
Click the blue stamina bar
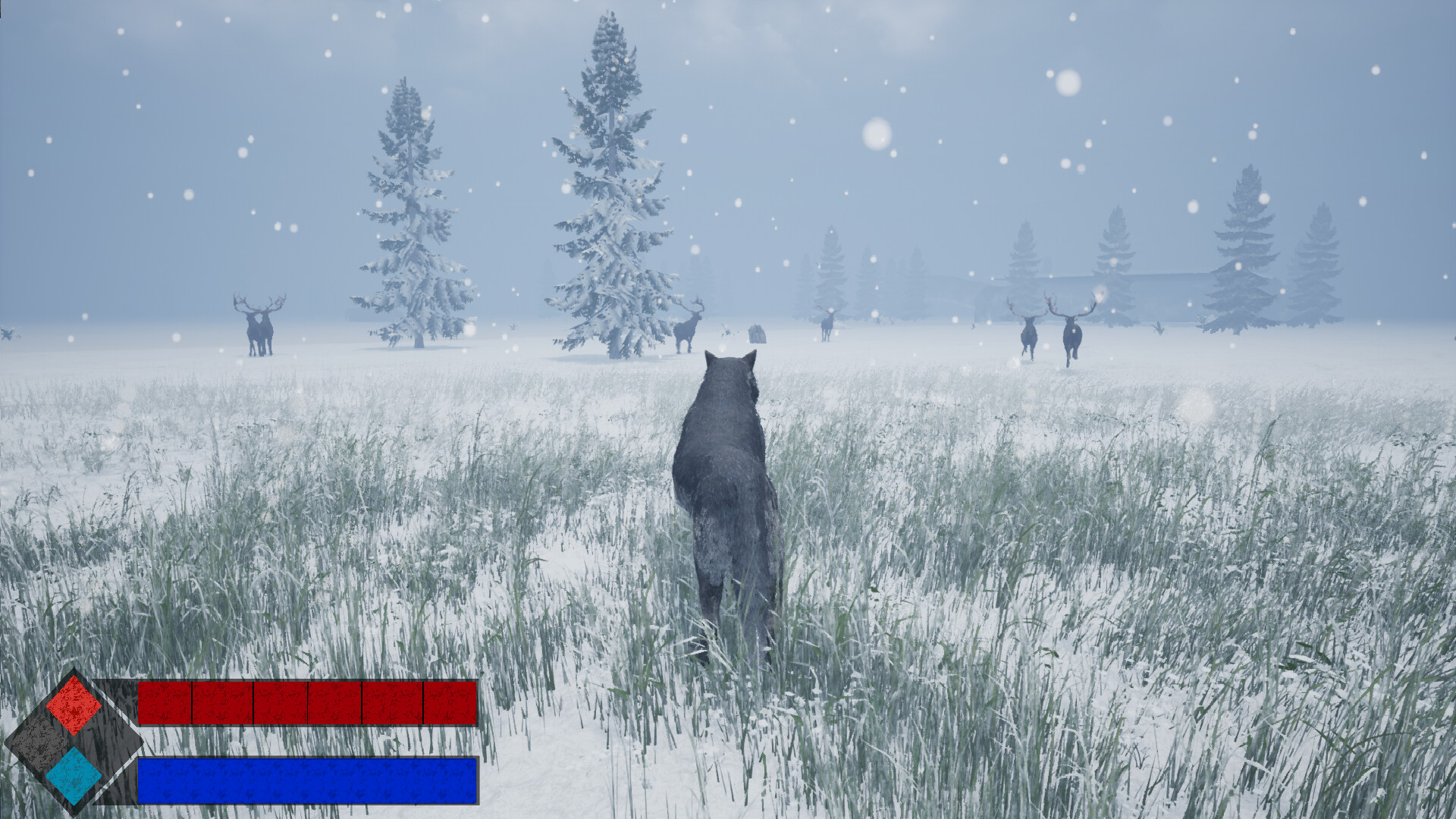[x=307, y=781]
